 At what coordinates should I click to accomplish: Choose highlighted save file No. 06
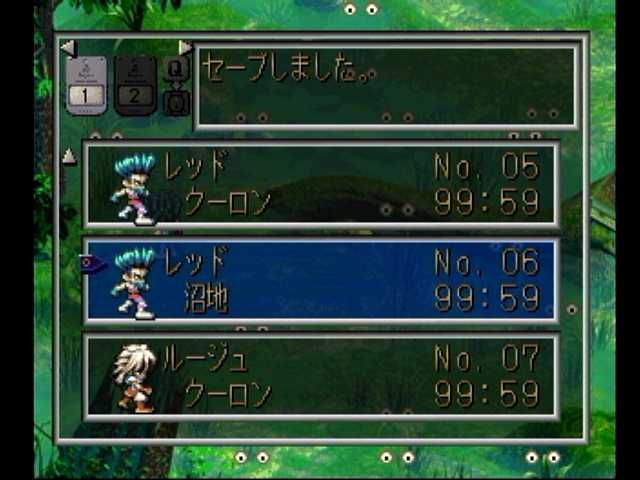(x=320, y=280)
